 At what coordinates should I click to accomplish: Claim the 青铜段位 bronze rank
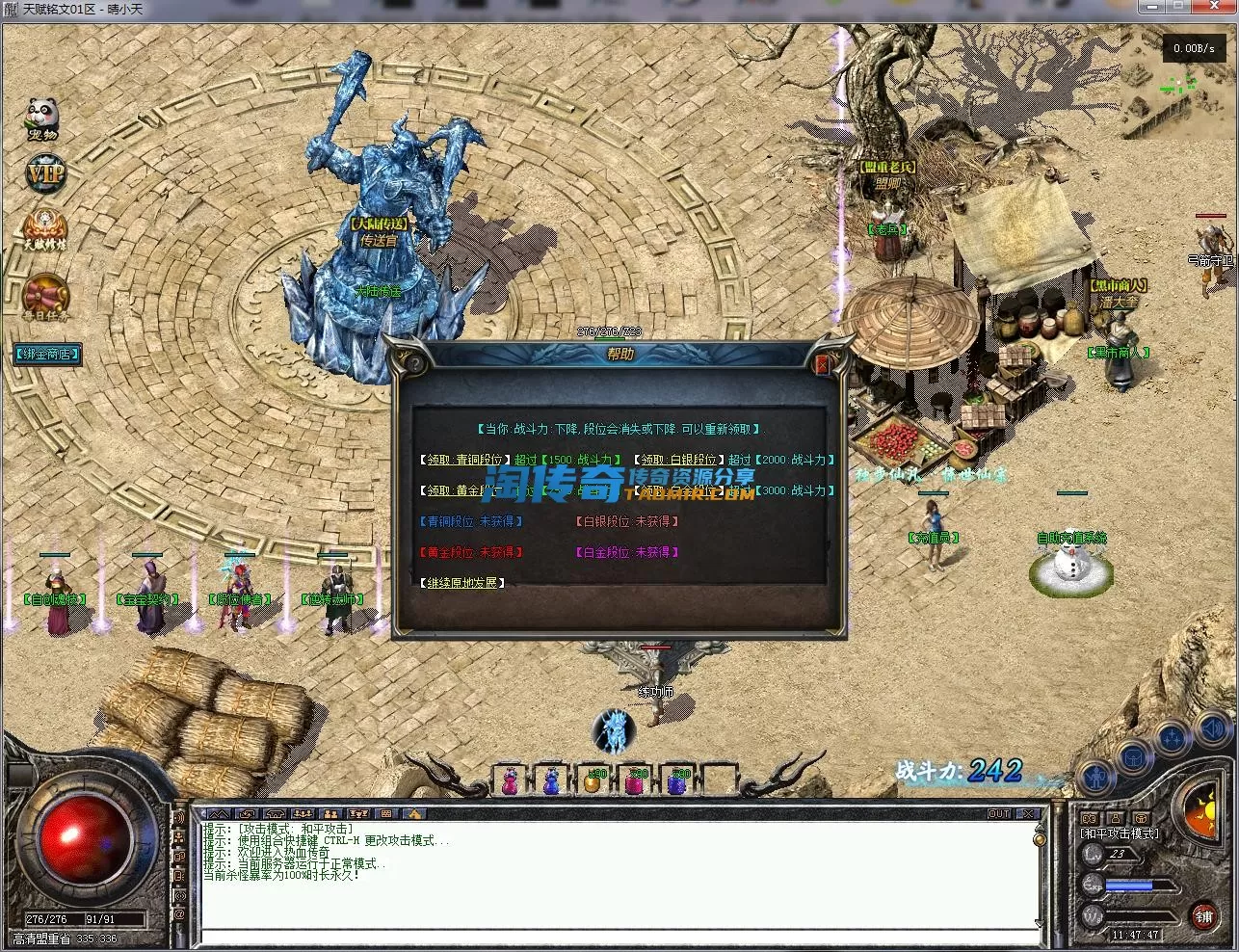pos(464,461)
